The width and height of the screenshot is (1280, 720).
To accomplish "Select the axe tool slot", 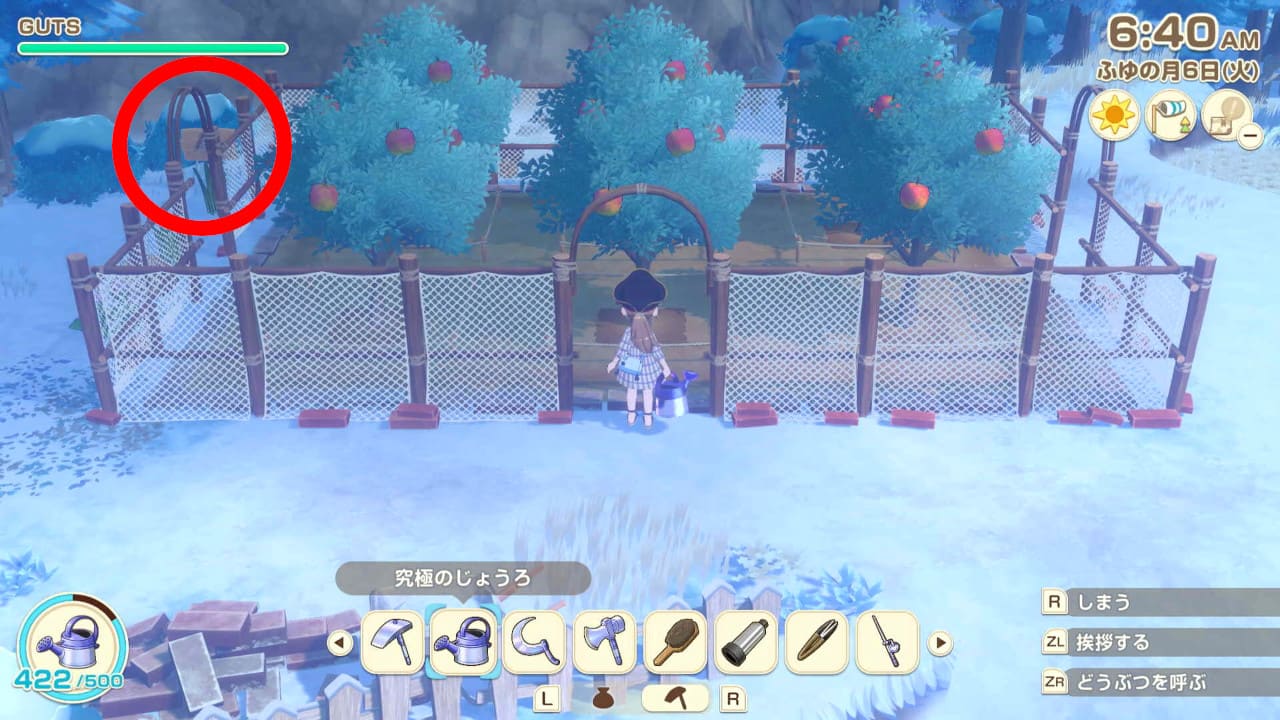I will [x=605, y=642].
